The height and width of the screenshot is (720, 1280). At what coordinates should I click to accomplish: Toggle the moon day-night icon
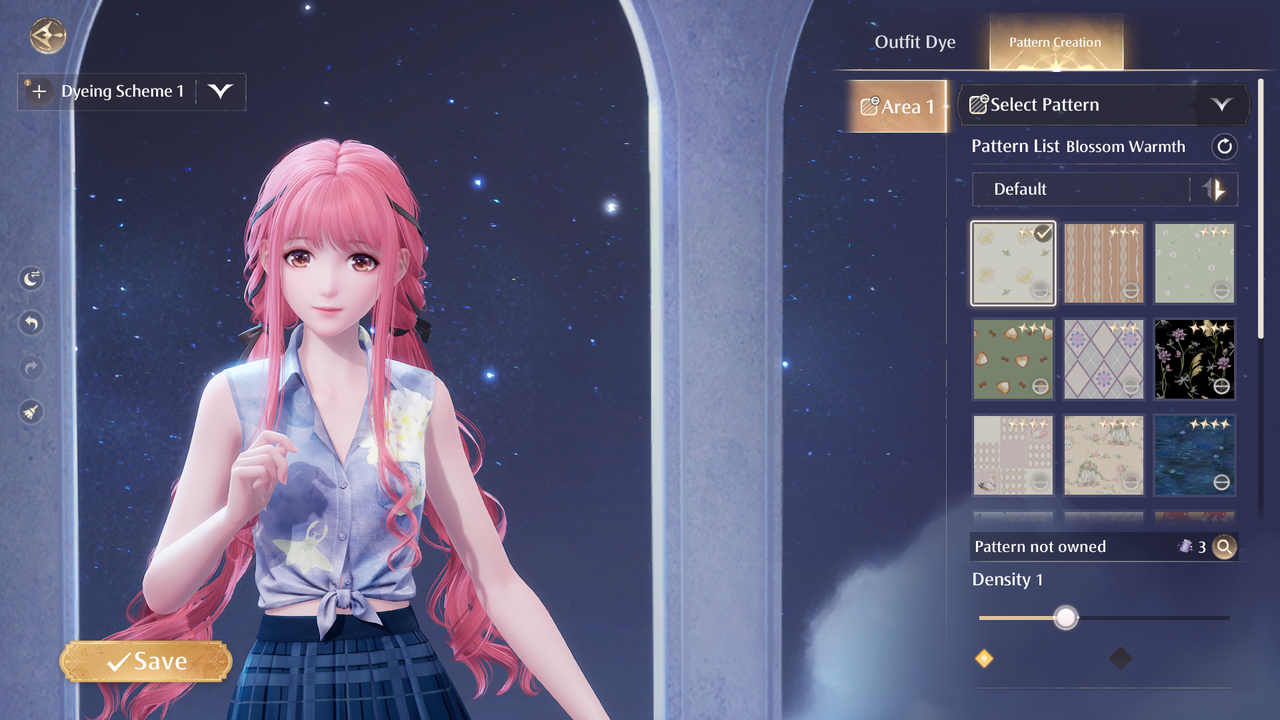coord(32,279)
